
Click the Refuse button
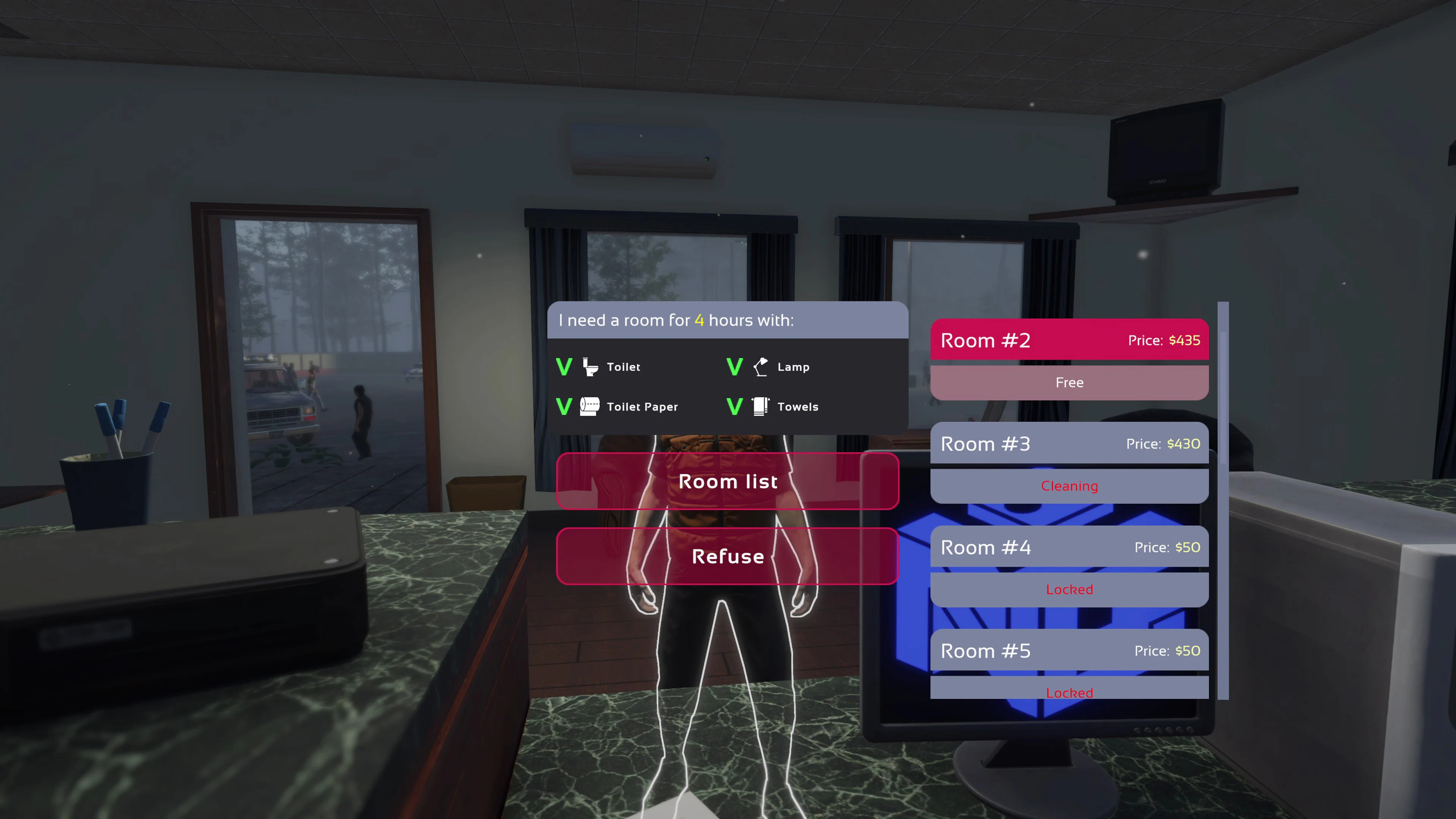tap(728, 556)
